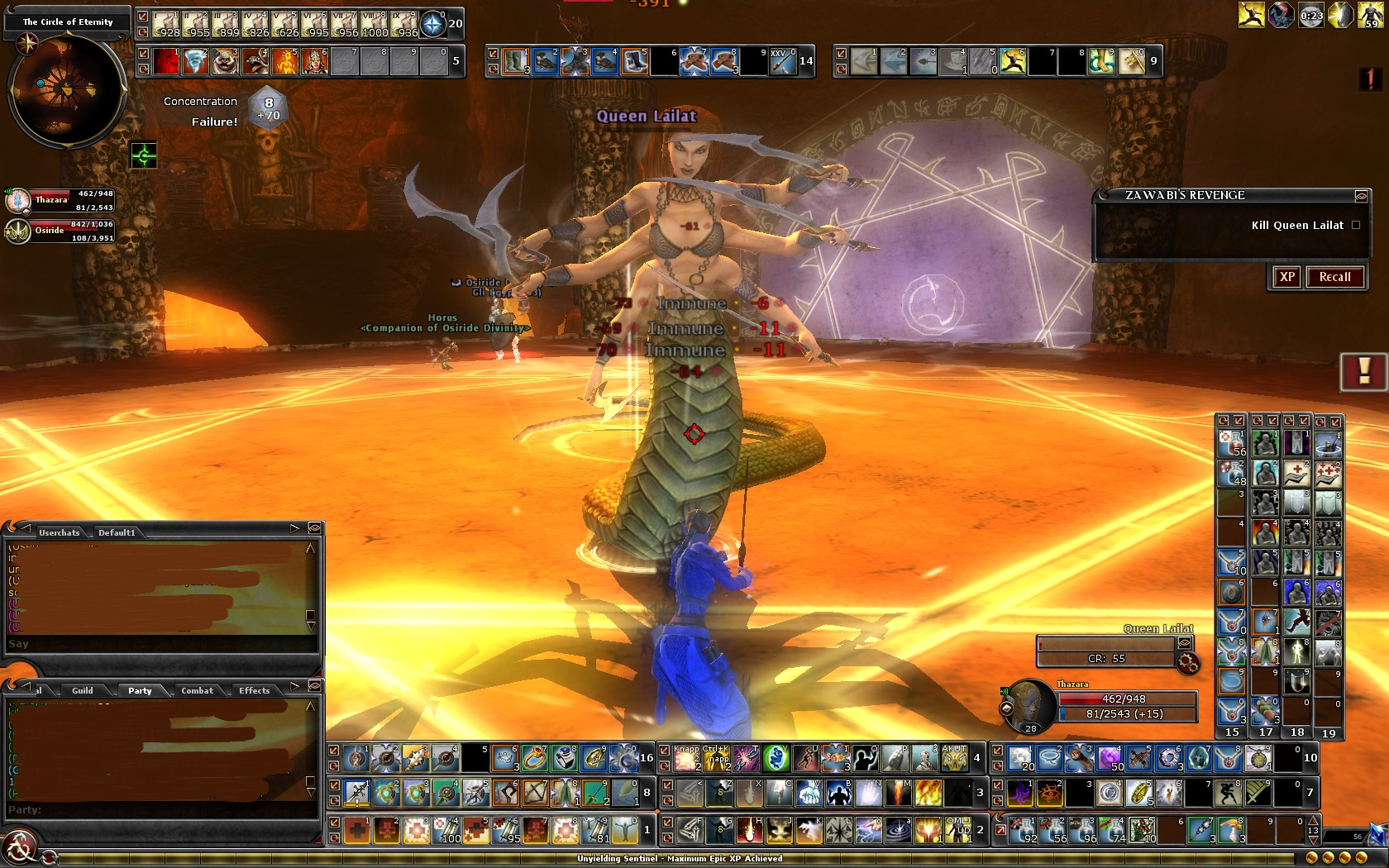Activate the AKUT golden mask ability
The image size is (1389, 868).
click(954, 757)
